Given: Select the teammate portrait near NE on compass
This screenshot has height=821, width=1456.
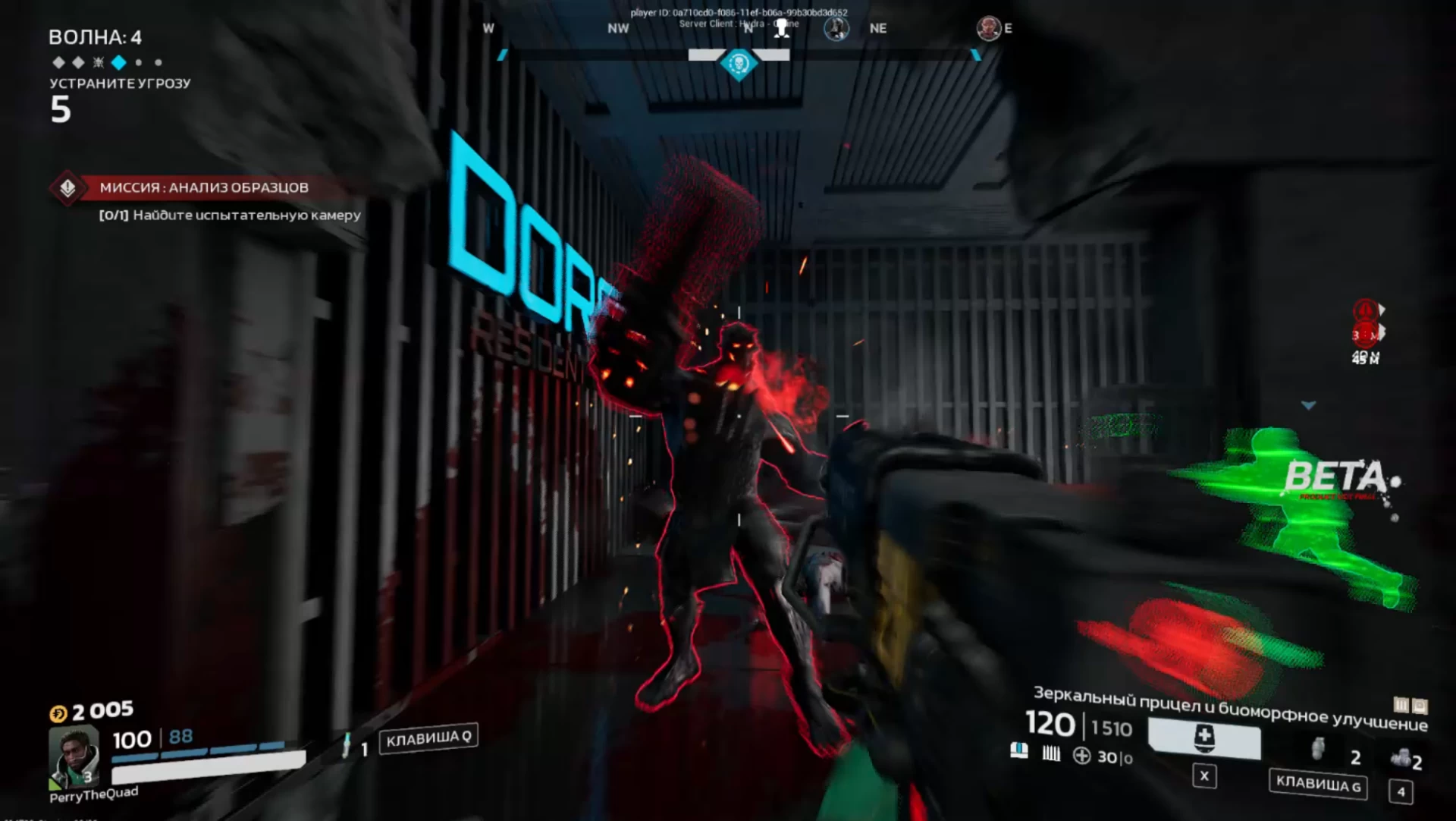Looking at the screenshot, I should click(836, 29).
